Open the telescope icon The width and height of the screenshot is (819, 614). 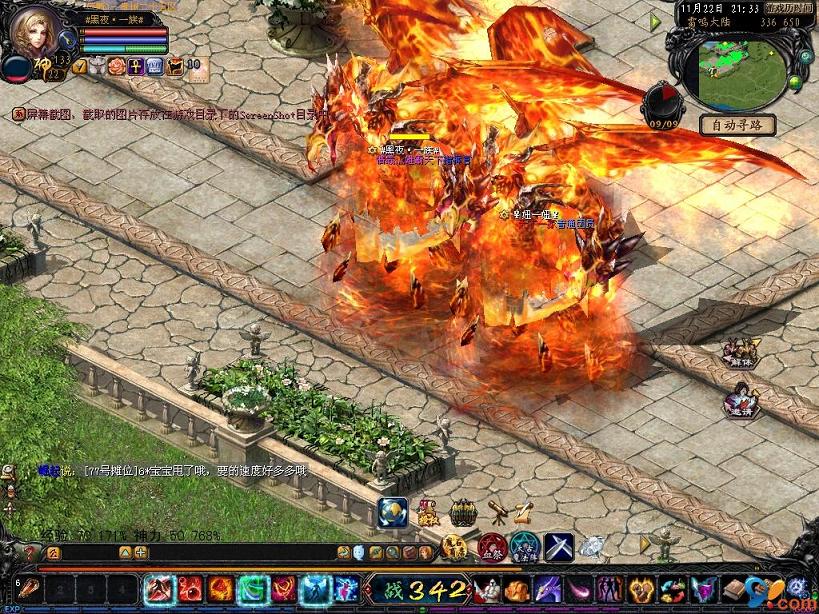[497, 511]
